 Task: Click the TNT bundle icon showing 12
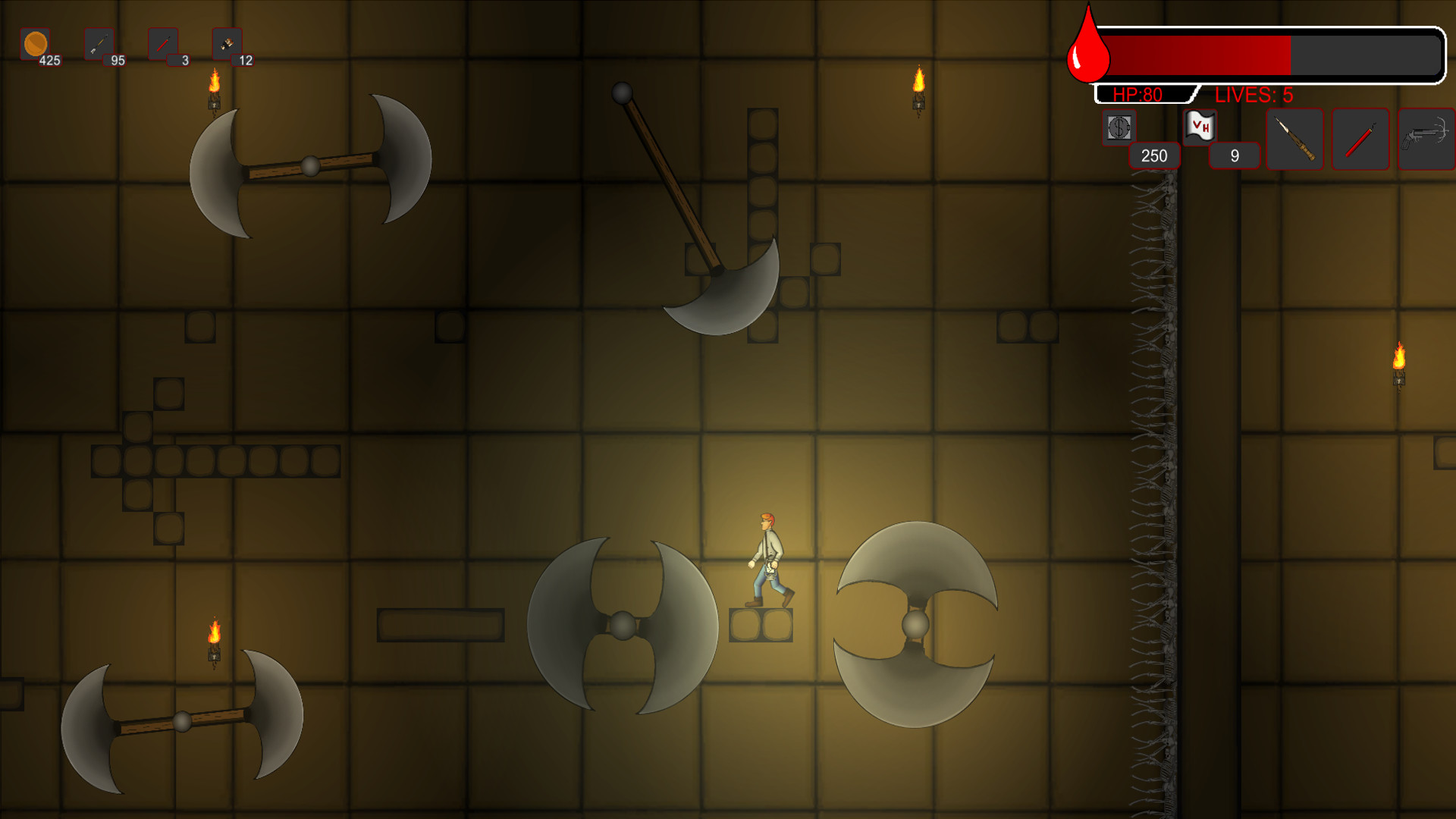(226, 42)
